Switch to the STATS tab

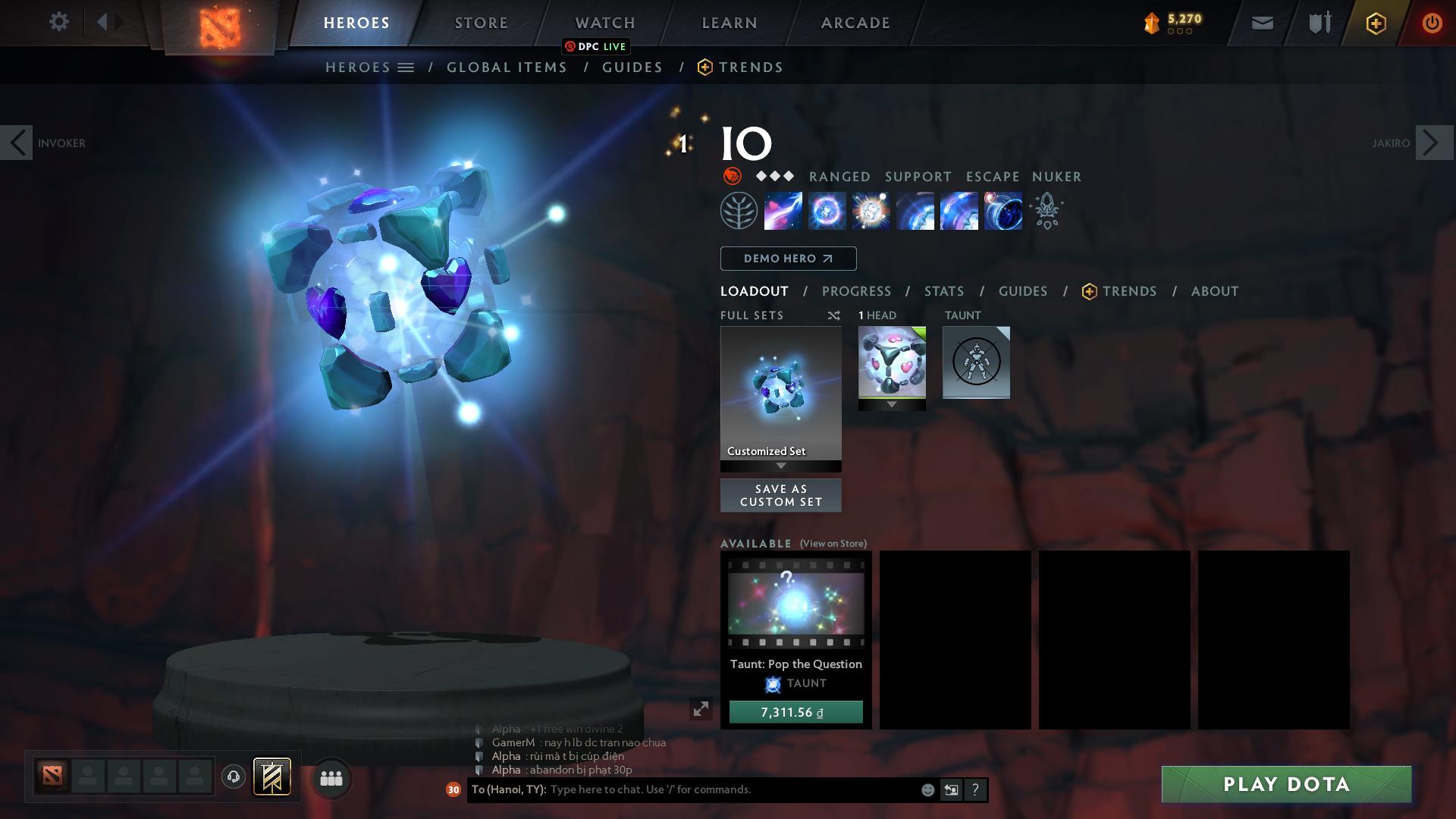click(943, 290)
